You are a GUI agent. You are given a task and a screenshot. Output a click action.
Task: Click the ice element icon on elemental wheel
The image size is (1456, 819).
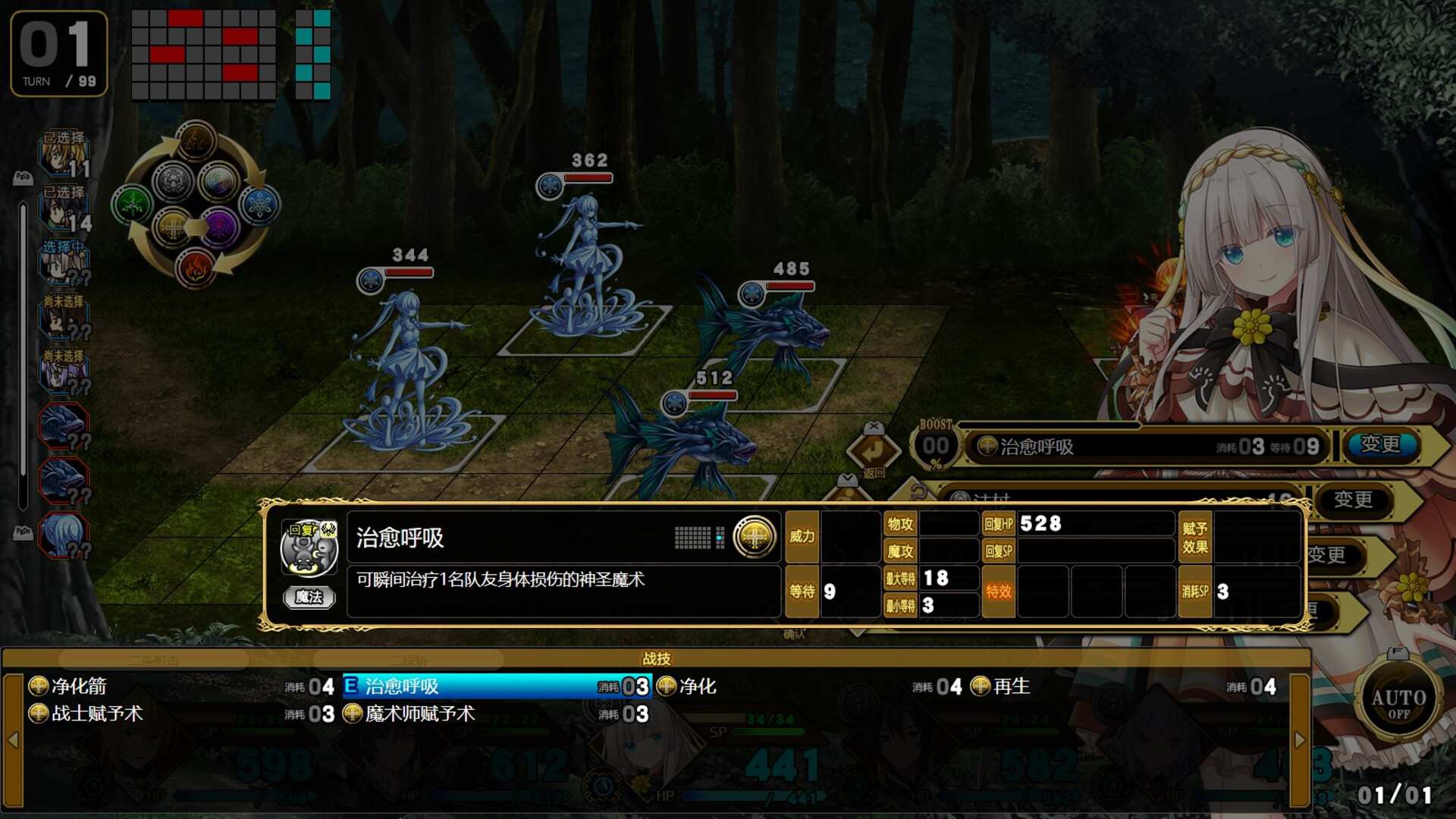click(259, 204)
